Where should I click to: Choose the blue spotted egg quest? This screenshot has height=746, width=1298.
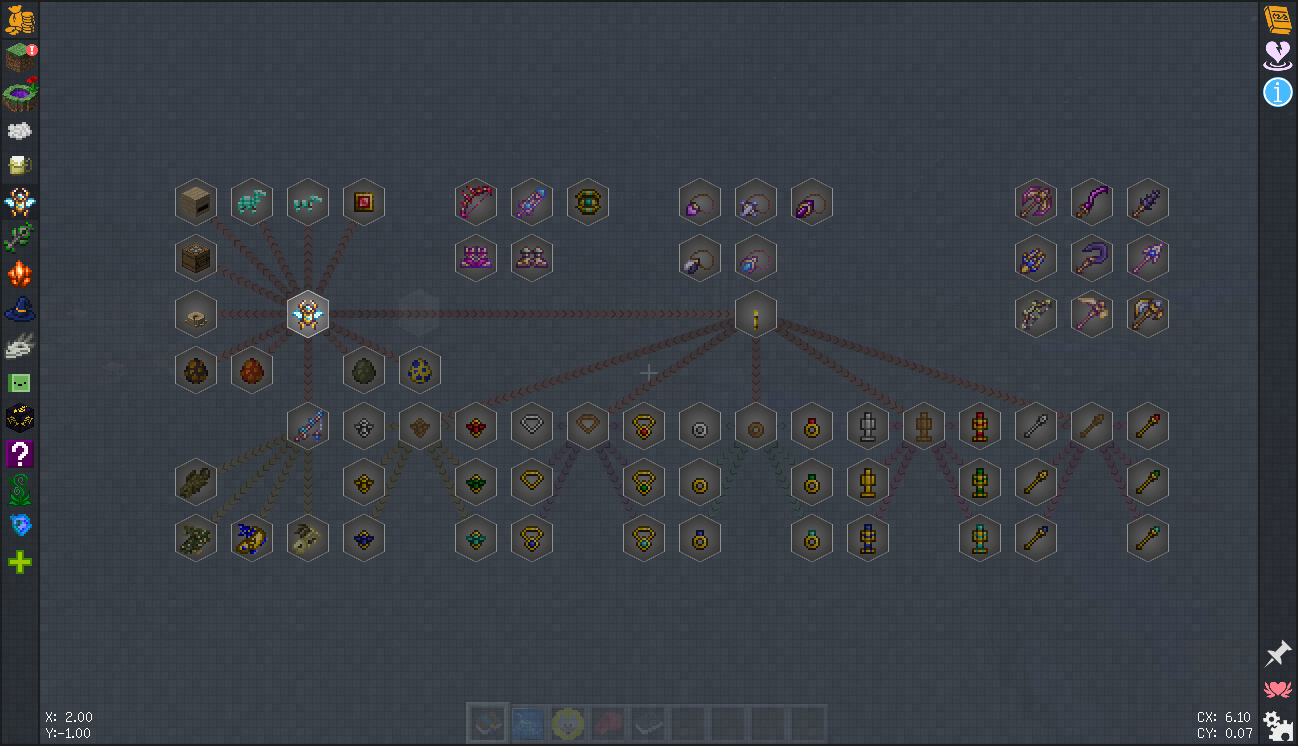[420, 370]
